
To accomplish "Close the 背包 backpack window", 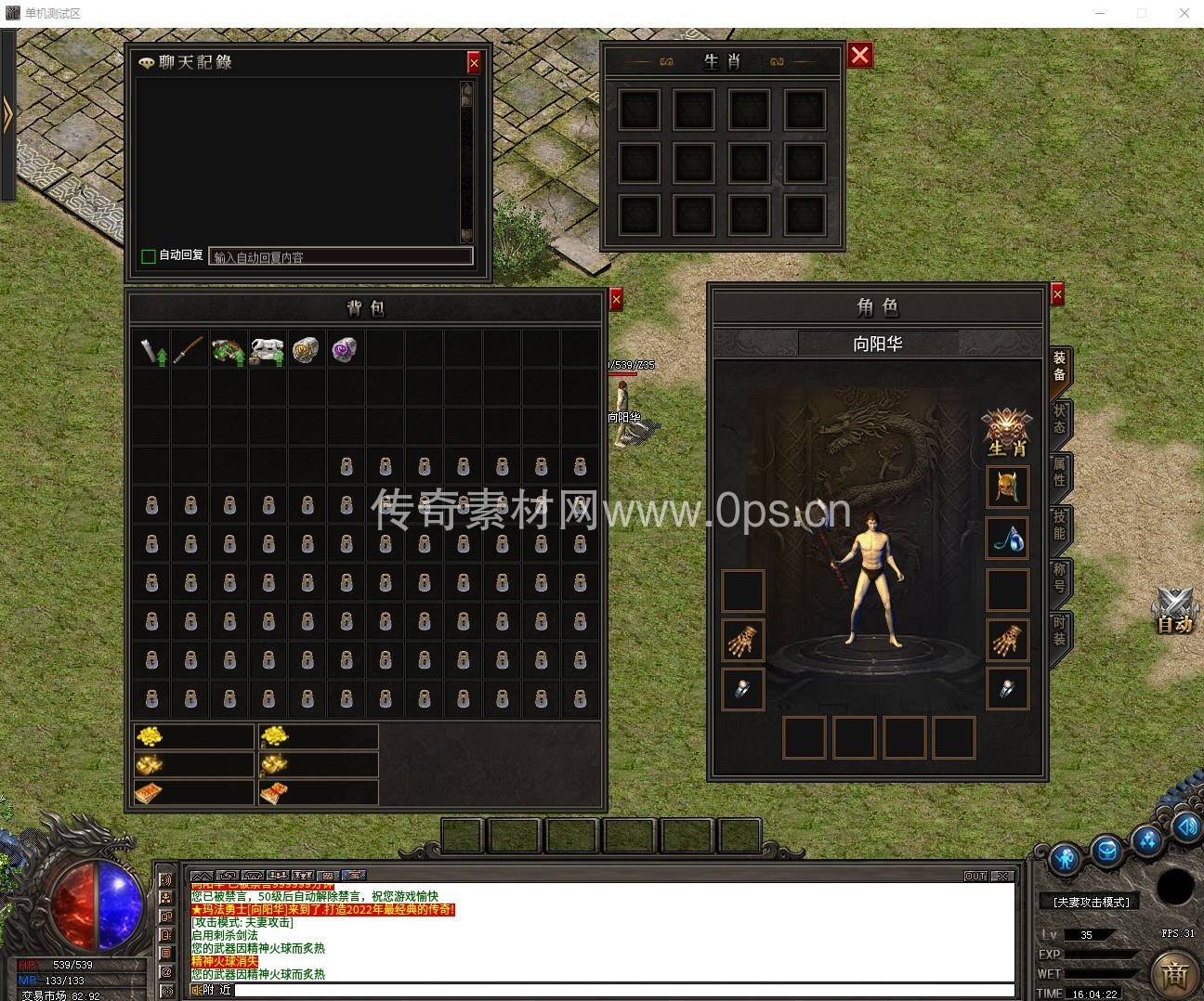I will point(616,299).
